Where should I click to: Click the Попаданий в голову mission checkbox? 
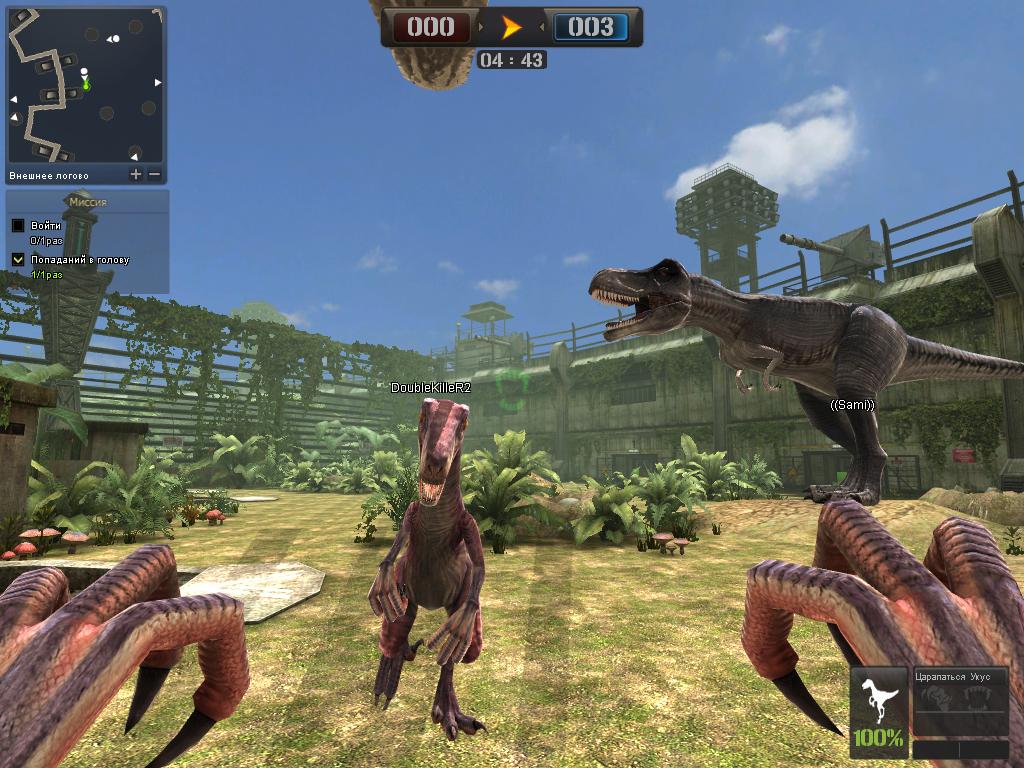point(18,260)
